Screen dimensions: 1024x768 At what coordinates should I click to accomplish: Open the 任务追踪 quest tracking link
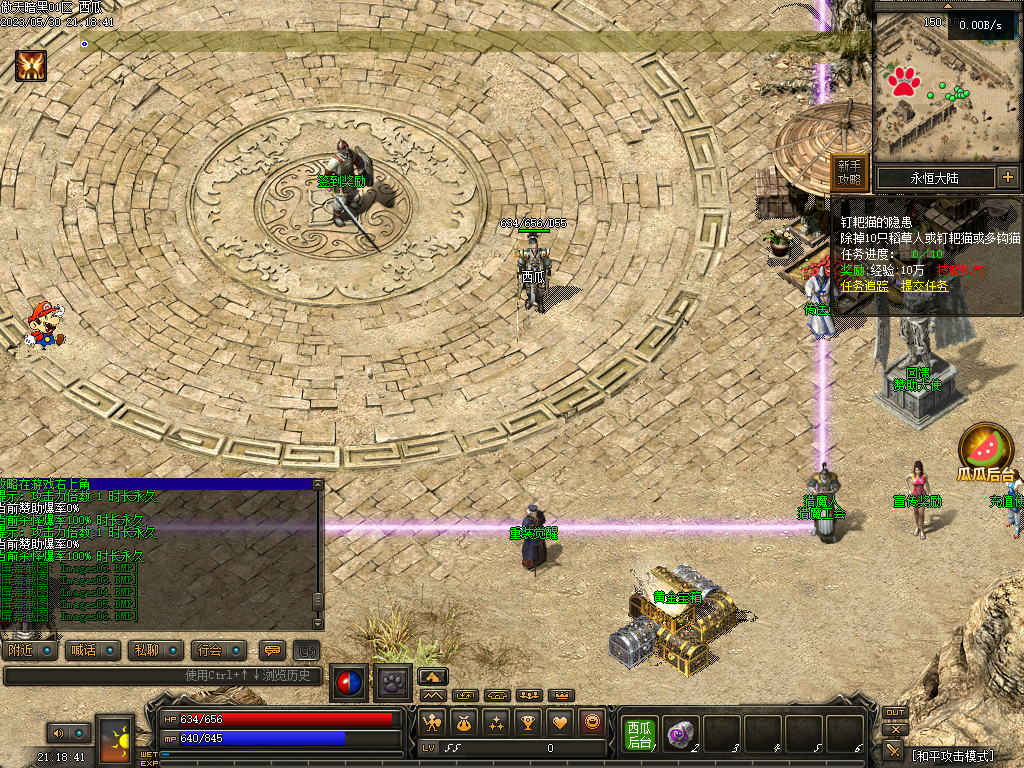pos(863,286)
